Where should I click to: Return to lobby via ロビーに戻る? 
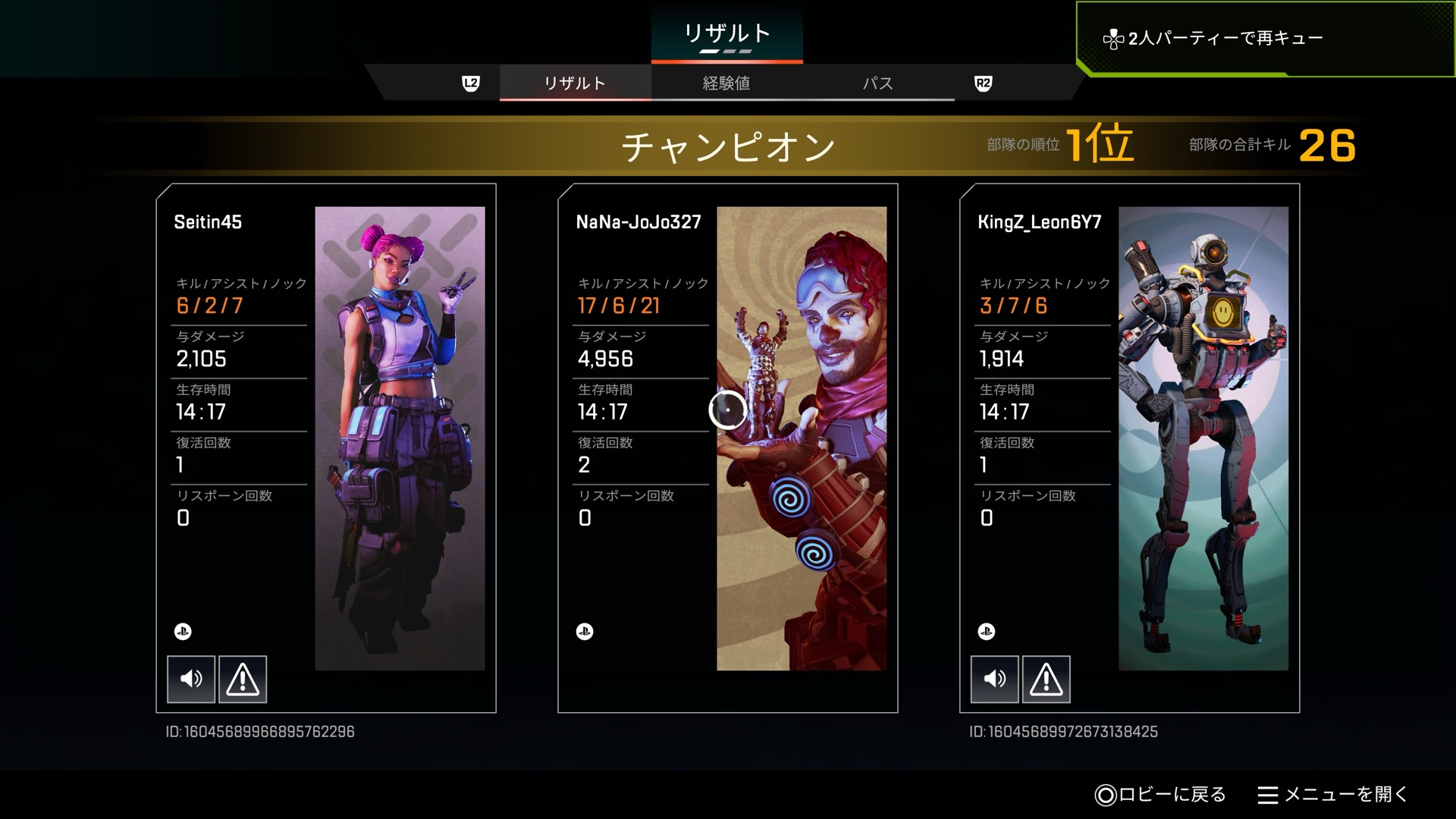pos(1161,794)
